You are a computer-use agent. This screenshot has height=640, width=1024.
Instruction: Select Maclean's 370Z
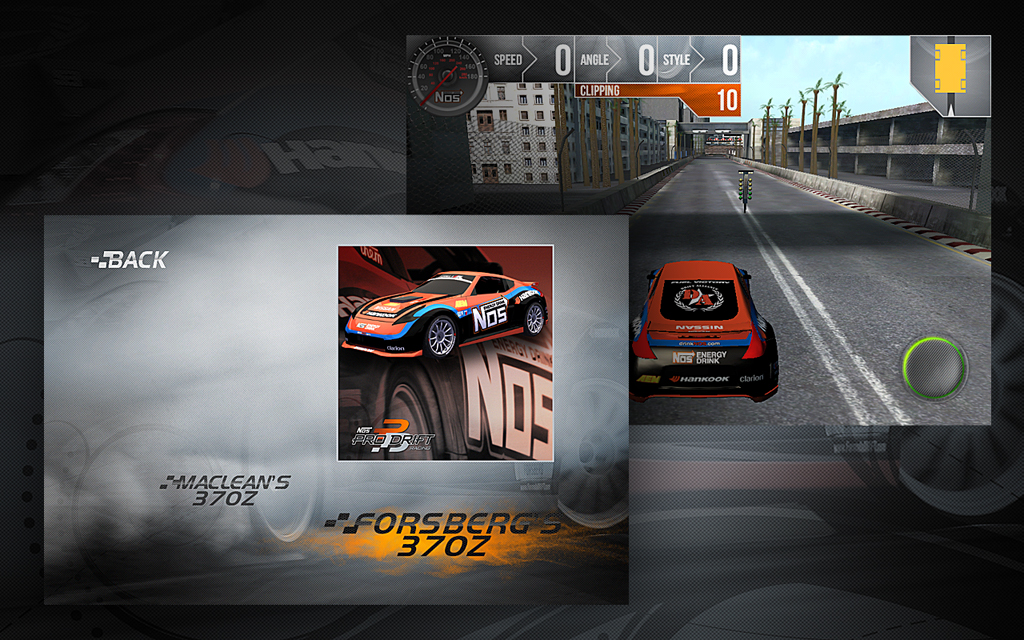coord(227,490)
